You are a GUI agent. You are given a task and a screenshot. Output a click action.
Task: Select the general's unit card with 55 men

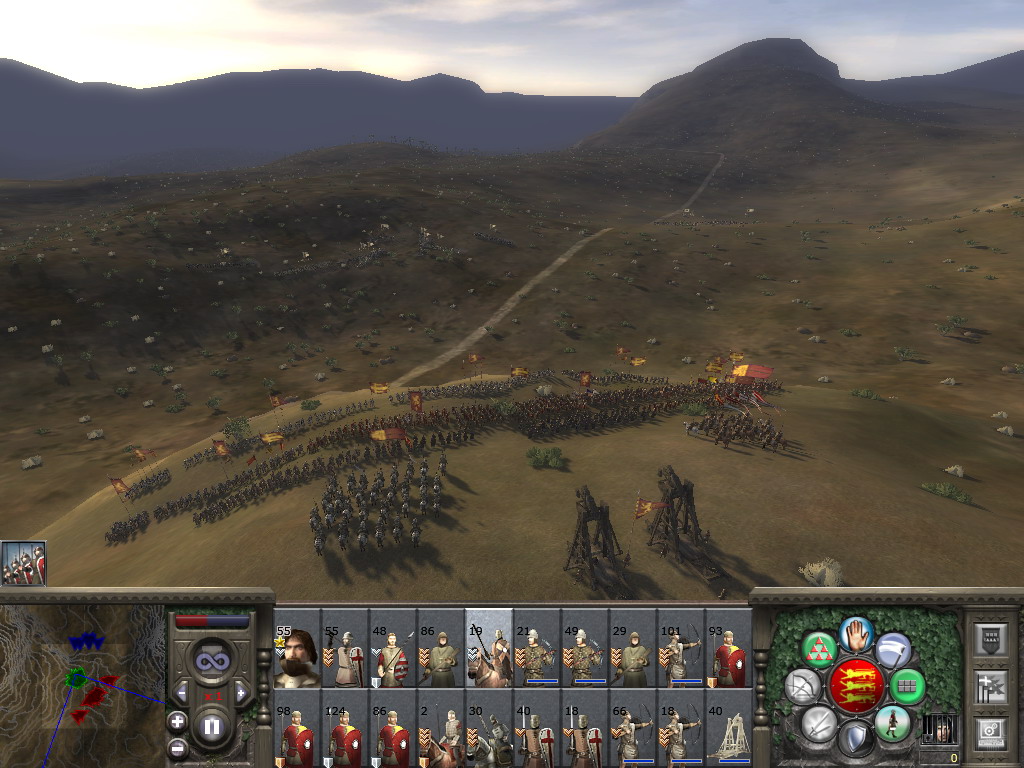(x=297, y=648)
